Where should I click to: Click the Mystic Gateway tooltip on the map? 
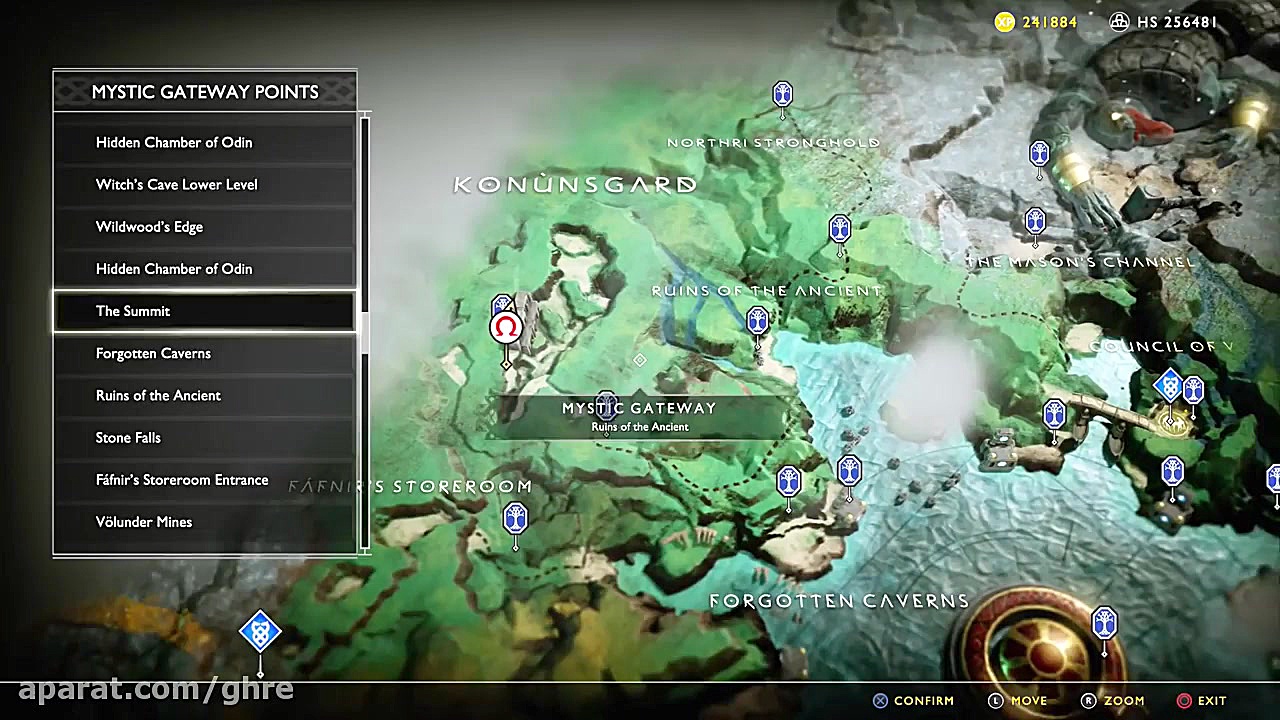point(639,416)
